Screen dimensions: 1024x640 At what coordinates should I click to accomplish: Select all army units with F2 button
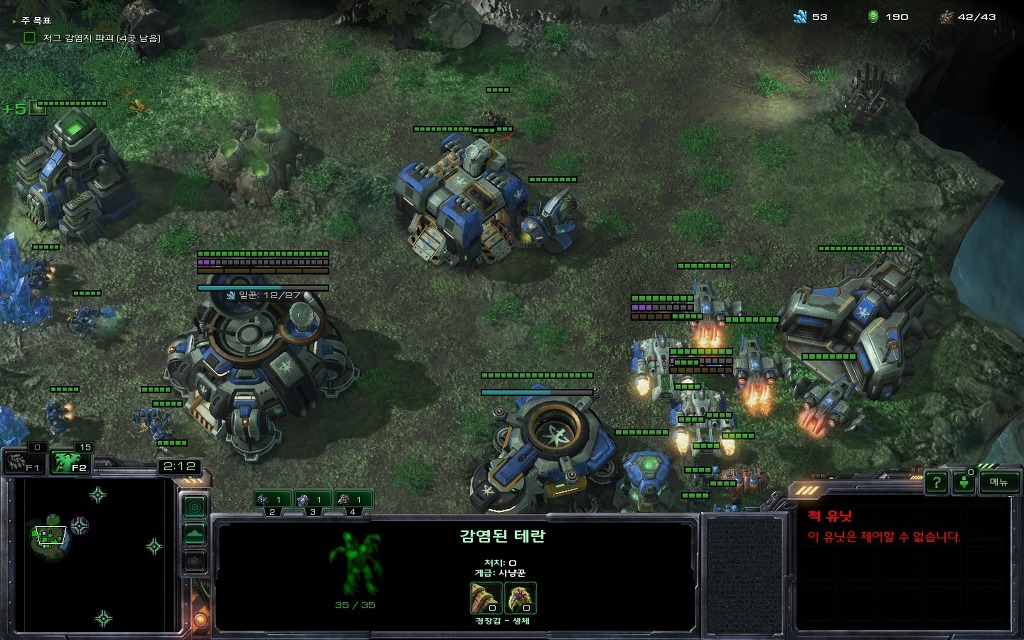click(70, 462)
